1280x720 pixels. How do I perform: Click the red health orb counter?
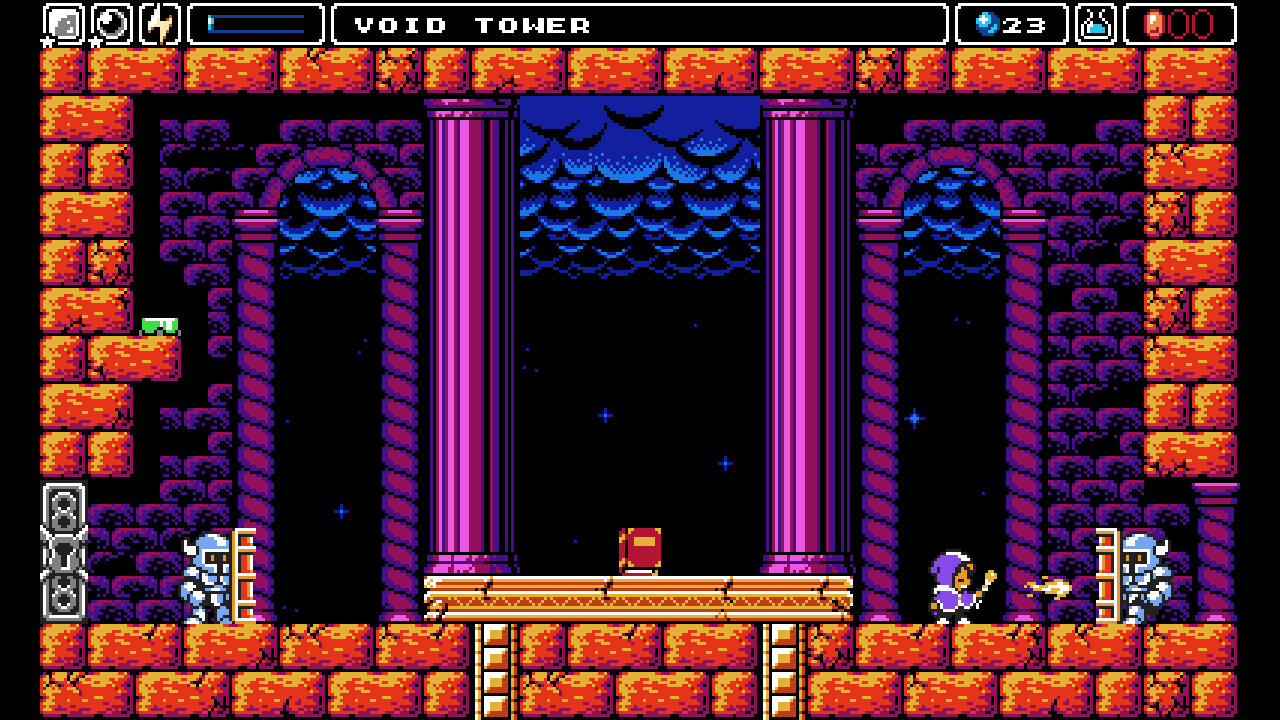tap(1180, 25)
